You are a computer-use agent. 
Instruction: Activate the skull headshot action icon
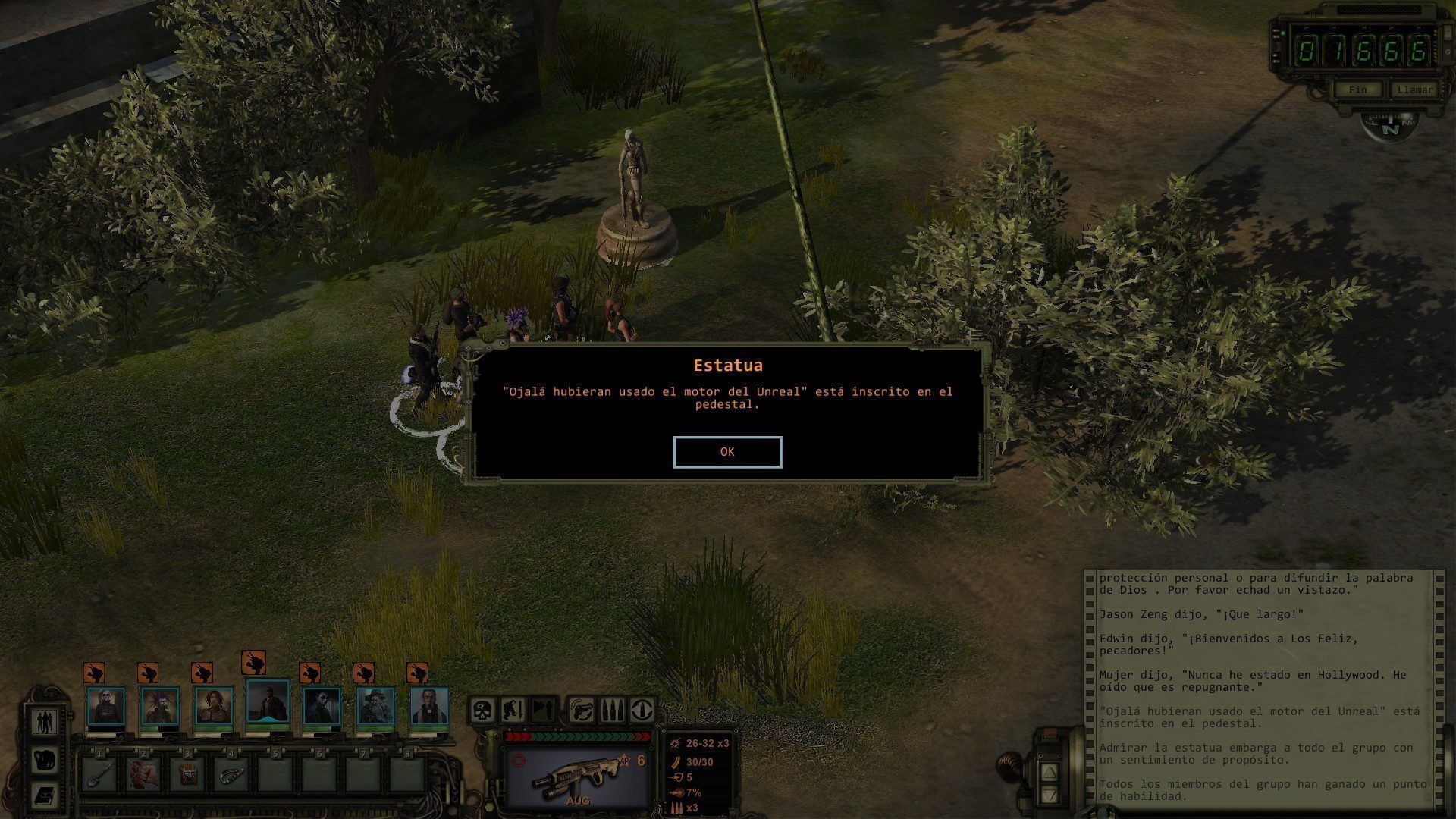coord(483,711)
